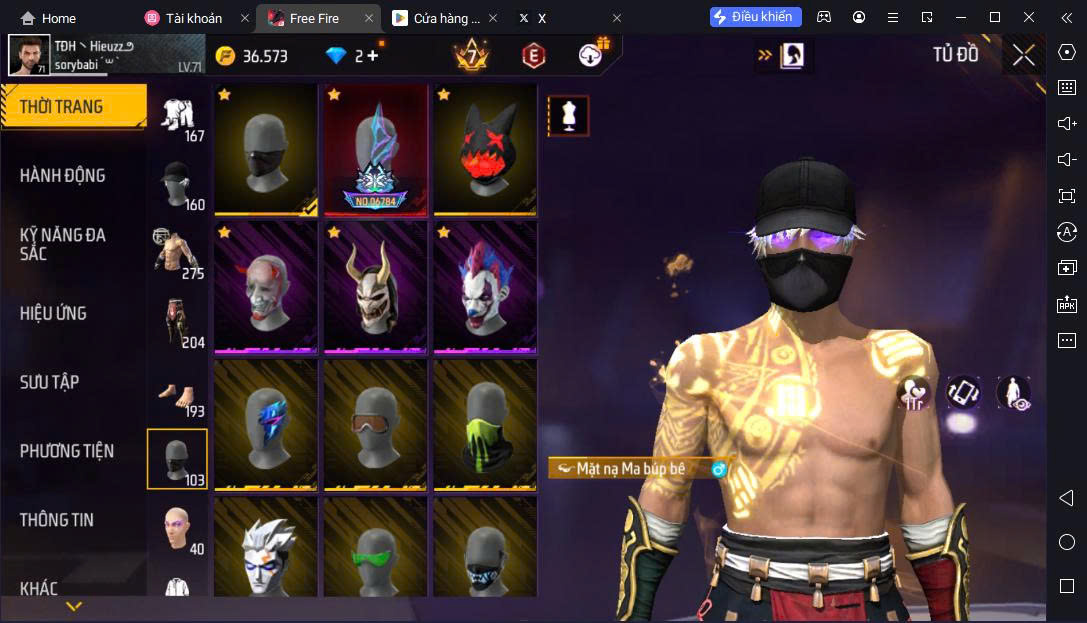The height and width of the screenshot is (623, 1087).
Task: Select the black cap hat subcategory
Action: point(177,186)
